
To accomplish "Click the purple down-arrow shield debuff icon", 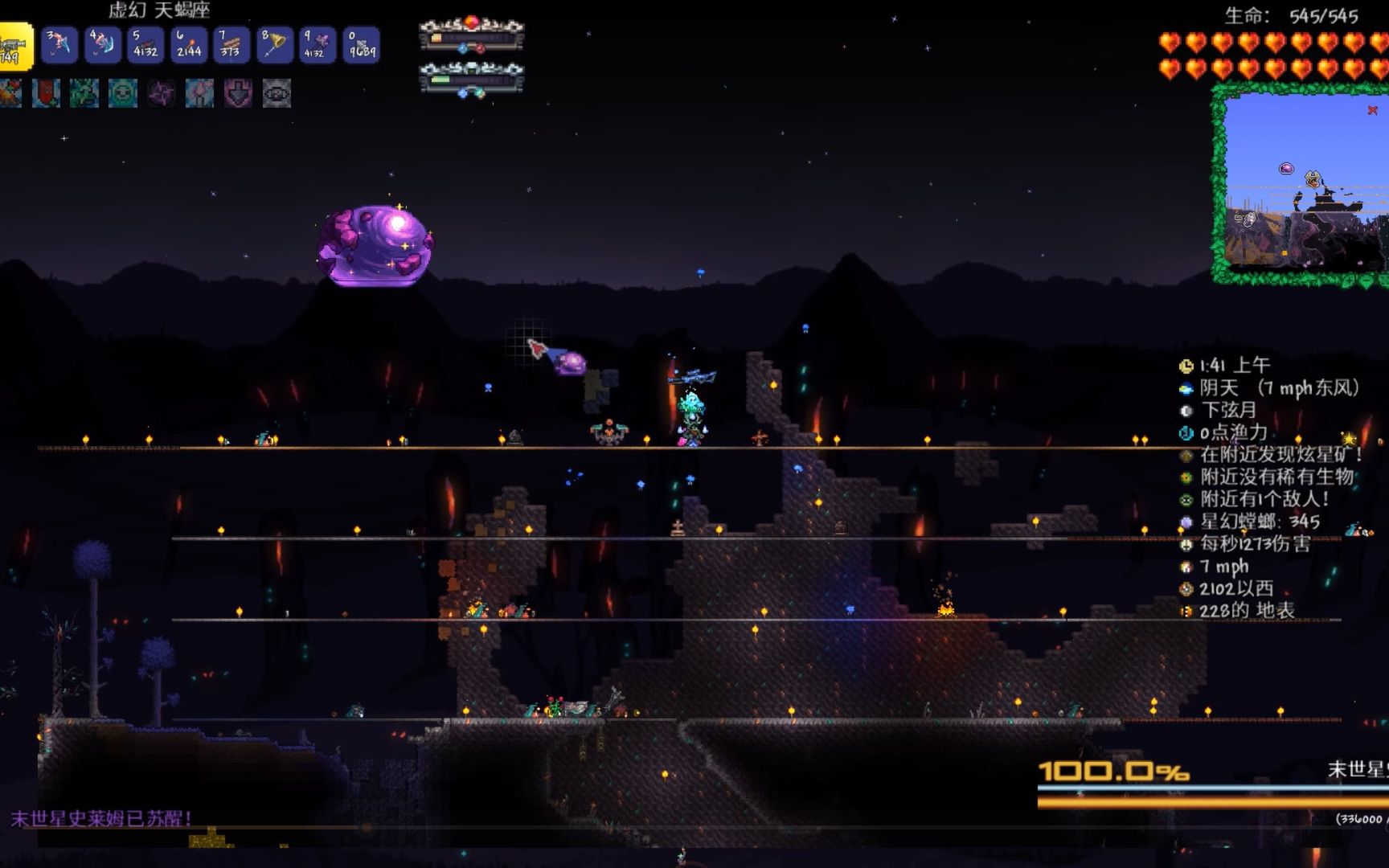I will coord(238,94).
